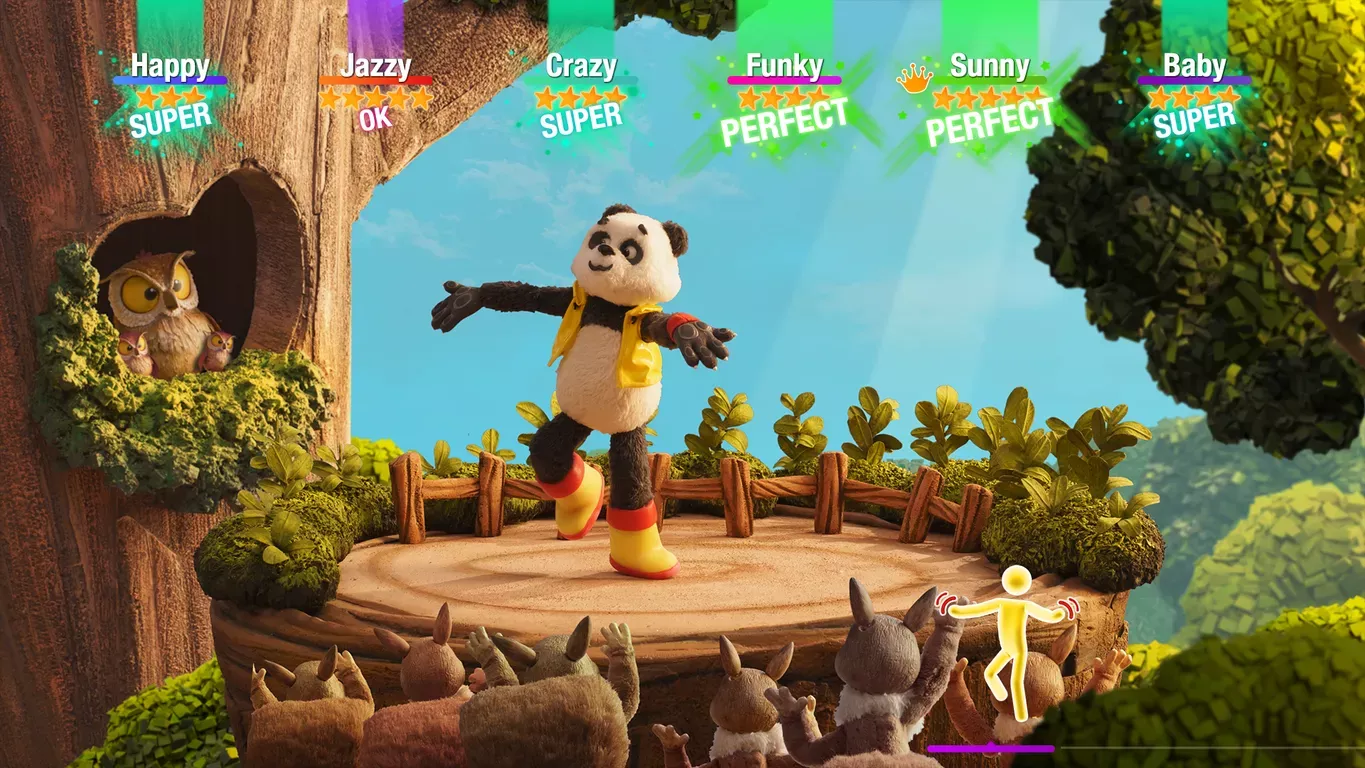Toggle Funky's magenta player color bar

click(785, 81)
